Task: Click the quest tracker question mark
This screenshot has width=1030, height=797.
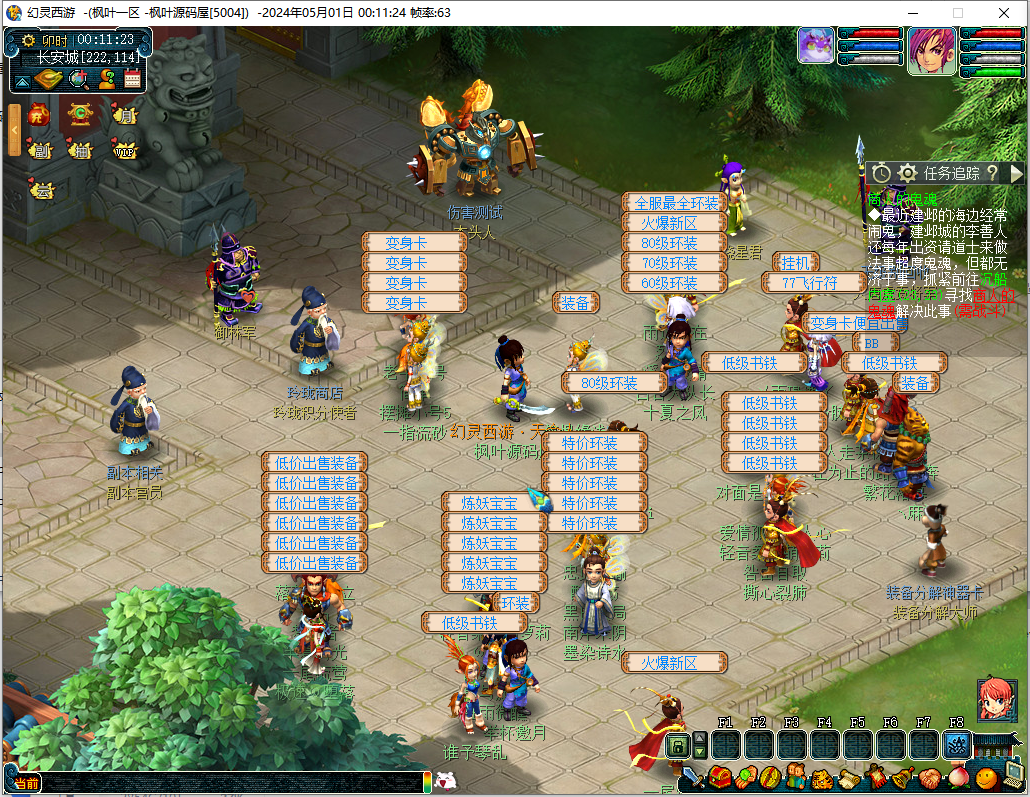Action: click(x=992, y=173)
